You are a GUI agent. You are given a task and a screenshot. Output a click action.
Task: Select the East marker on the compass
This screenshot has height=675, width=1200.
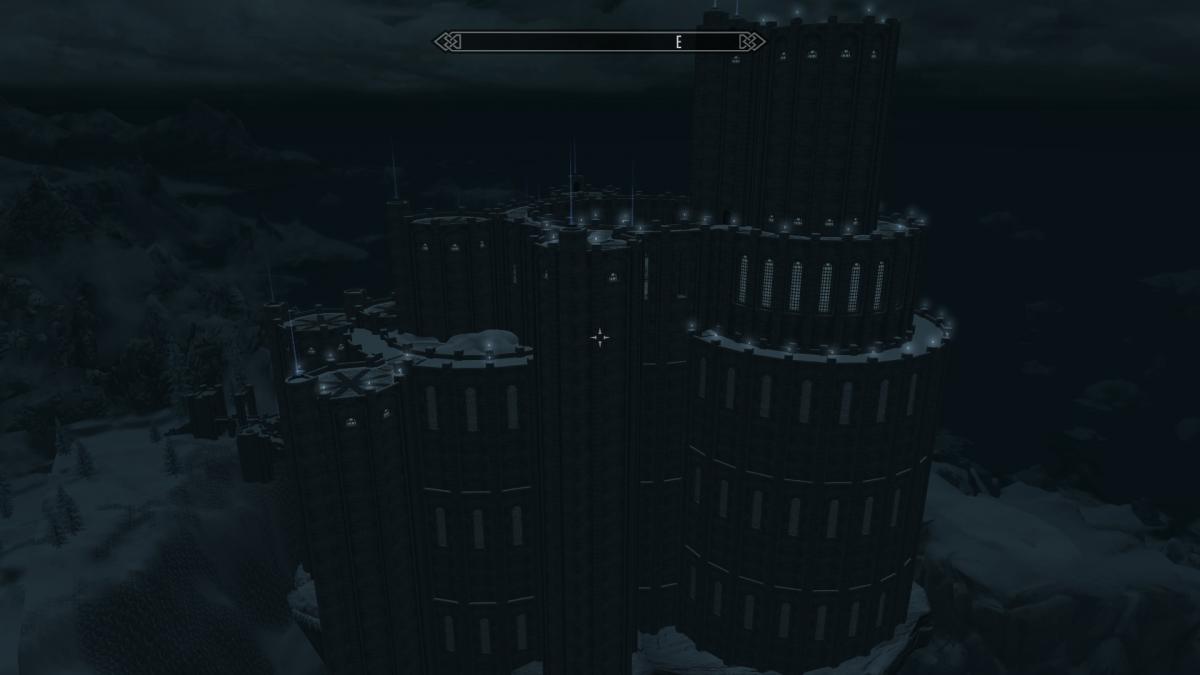678,42
